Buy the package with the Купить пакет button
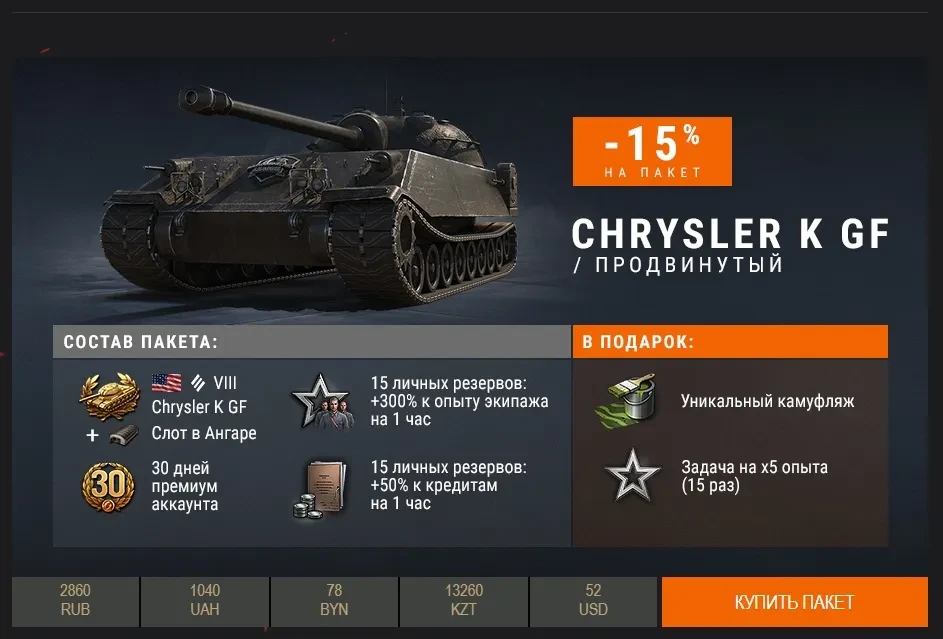The width and height of the screenshot is (943, 639). click(x=794, y=602)
